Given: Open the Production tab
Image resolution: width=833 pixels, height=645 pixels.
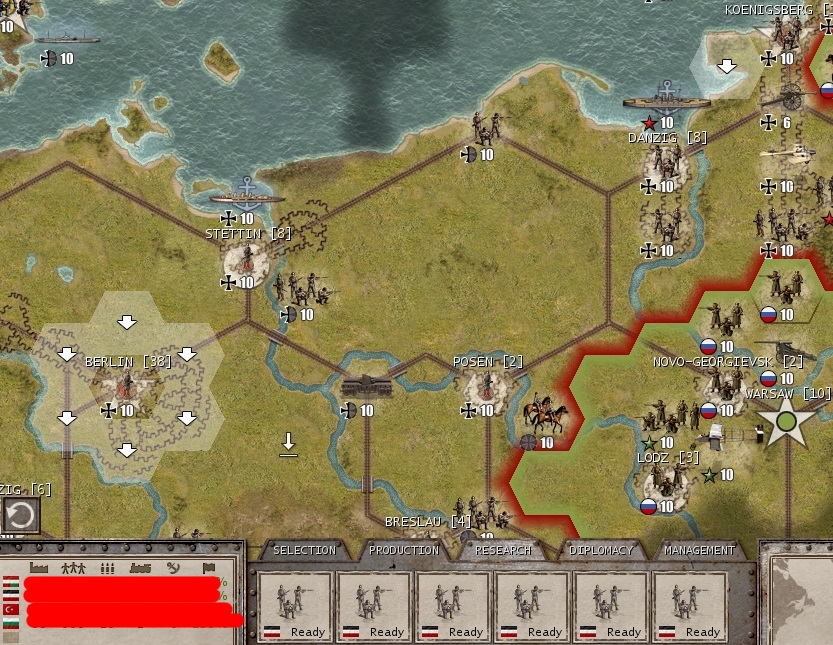Looking at the screenshot, I should pyautogui.click(x=403, y=550).
